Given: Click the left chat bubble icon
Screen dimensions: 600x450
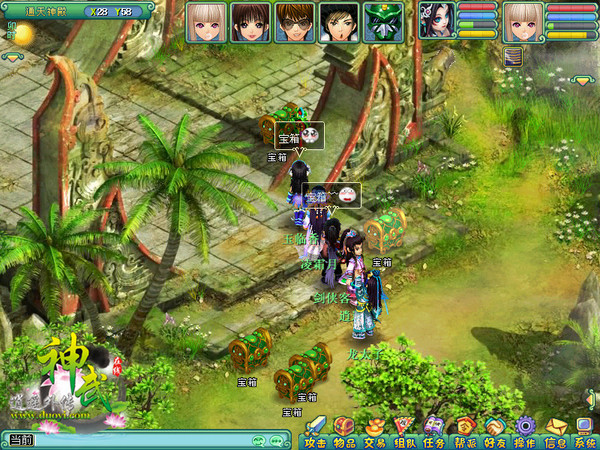Looking at the screenshot, I should click(x=258, y=440).
